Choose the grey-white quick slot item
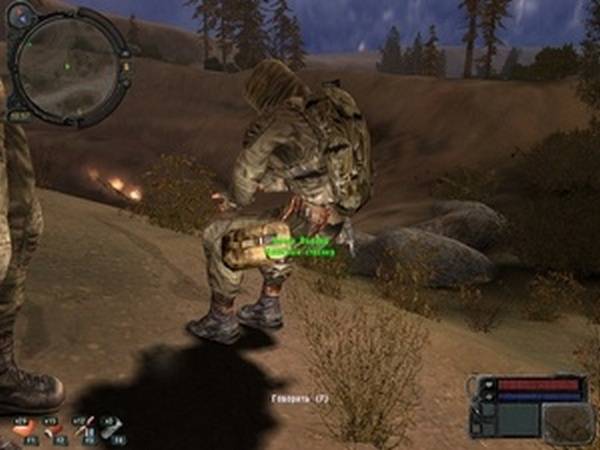Screen dimensions: 600x450 coord(112,428)
